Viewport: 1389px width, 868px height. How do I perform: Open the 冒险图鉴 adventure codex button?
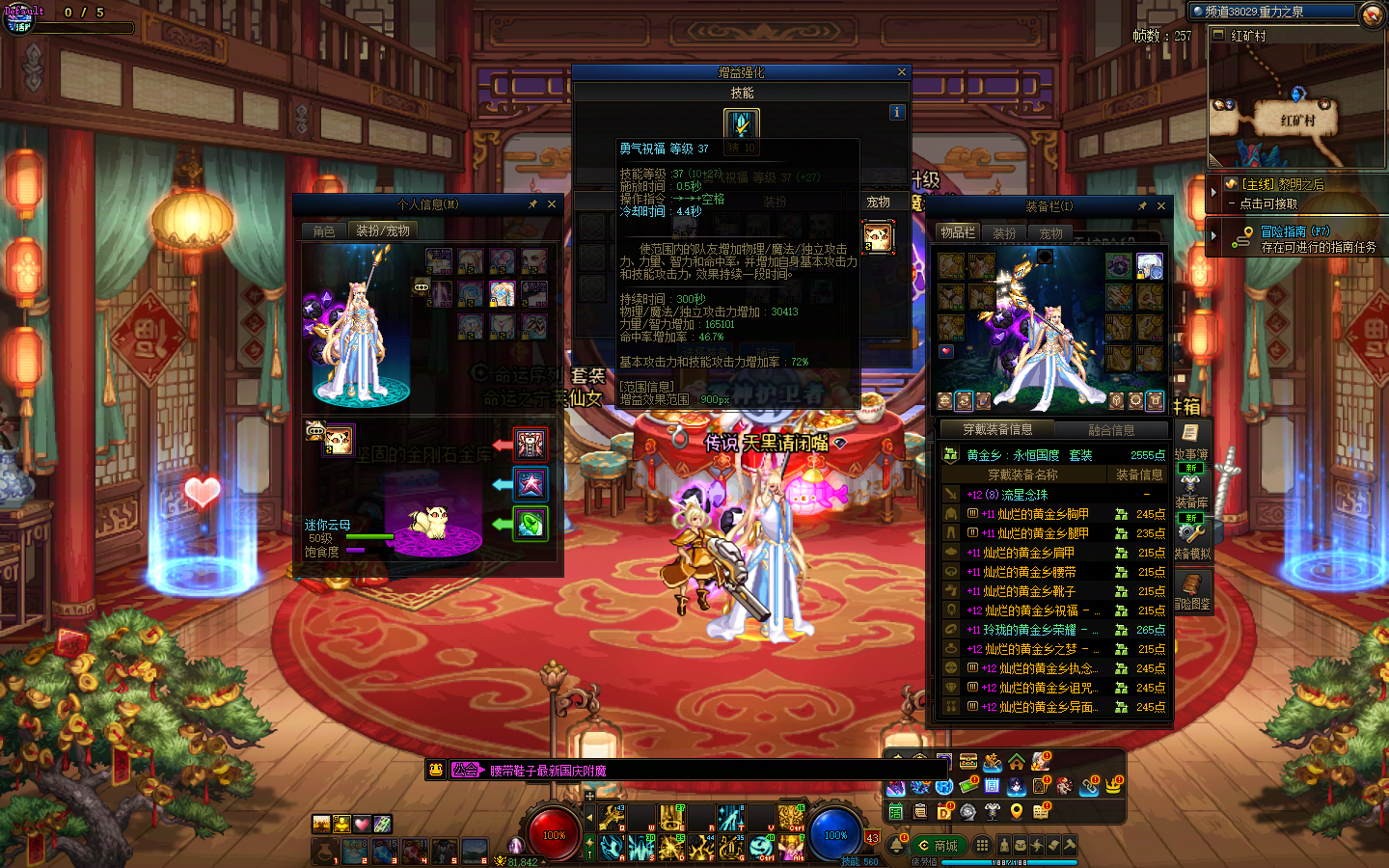click(1192, 590)
